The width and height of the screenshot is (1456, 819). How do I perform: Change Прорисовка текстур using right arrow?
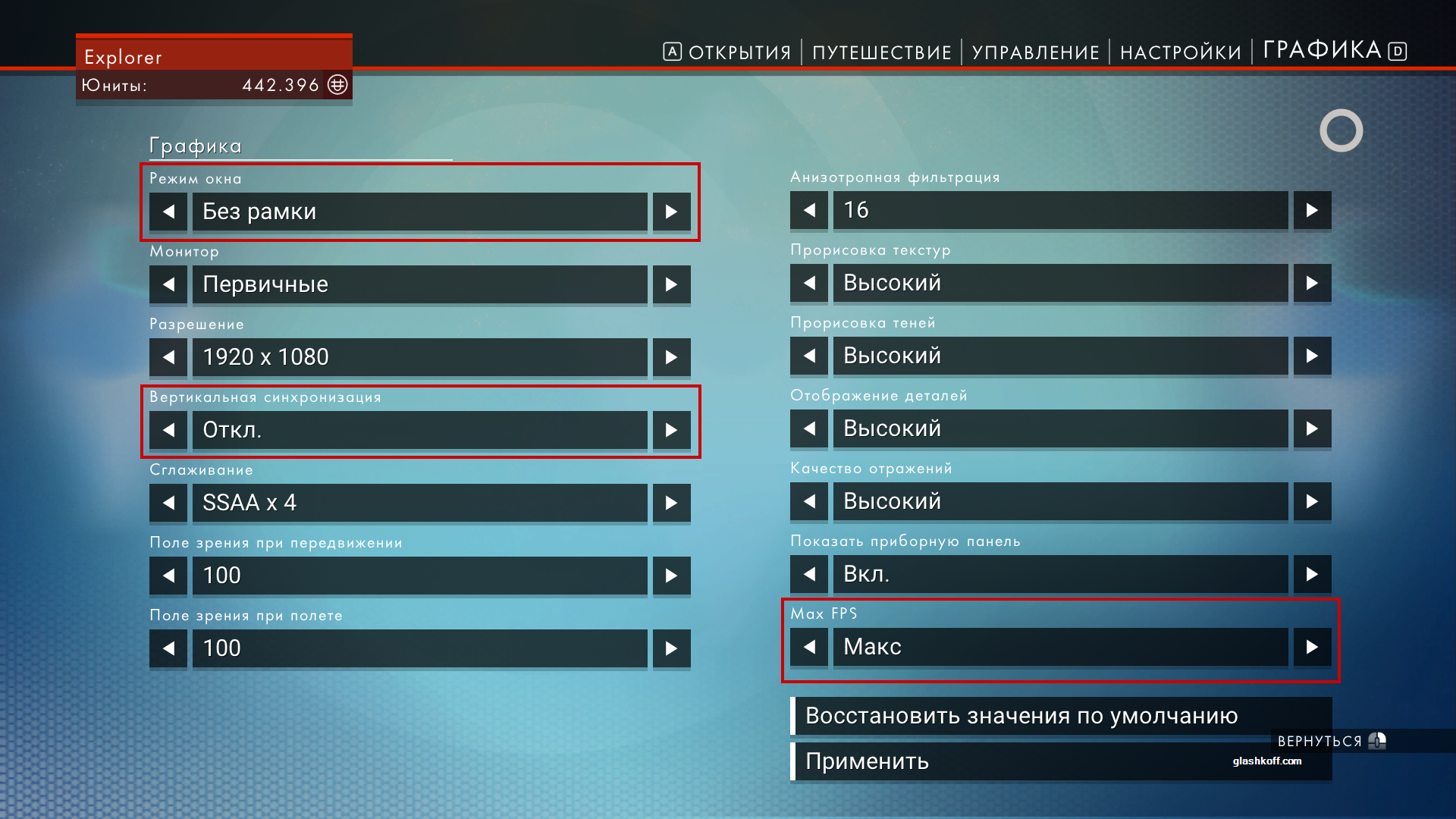(1312, 283)
